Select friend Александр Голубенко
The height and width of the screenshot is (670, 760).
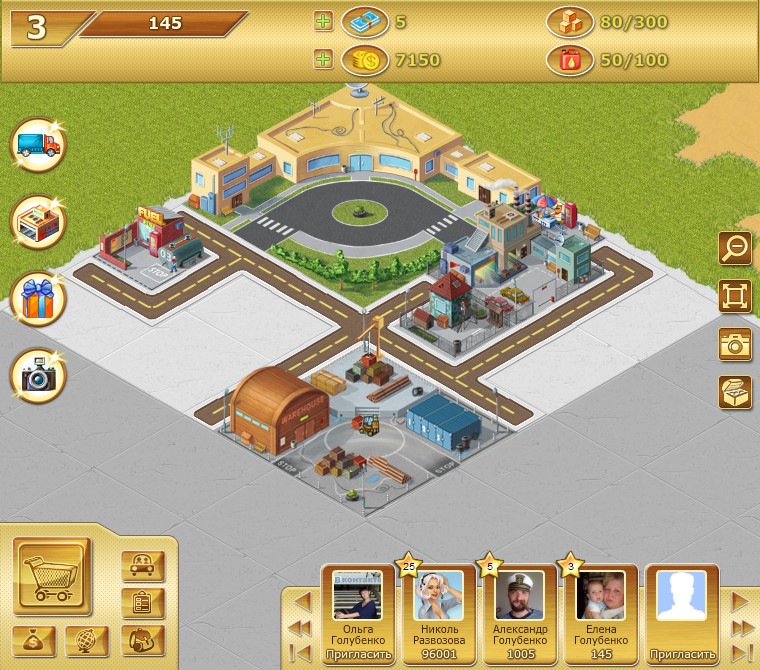[520, 610]
